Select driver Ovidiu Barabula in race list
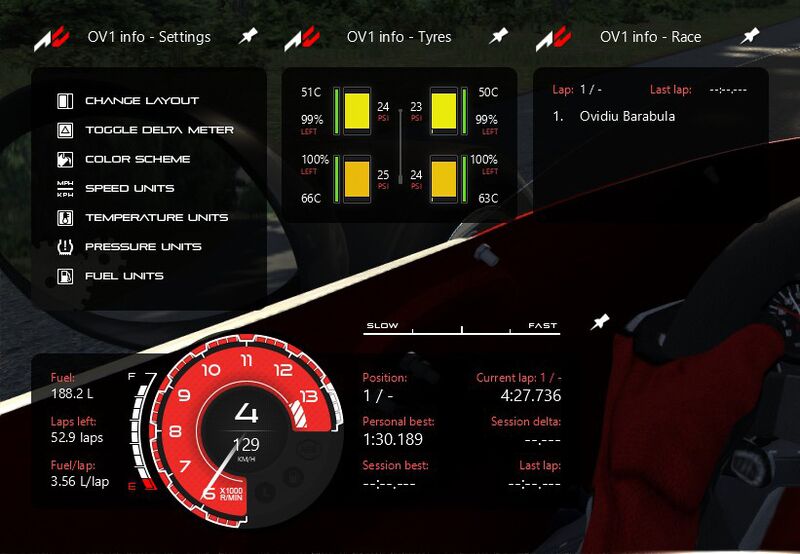Screen dimensions: 800x554 coord(627,116)
